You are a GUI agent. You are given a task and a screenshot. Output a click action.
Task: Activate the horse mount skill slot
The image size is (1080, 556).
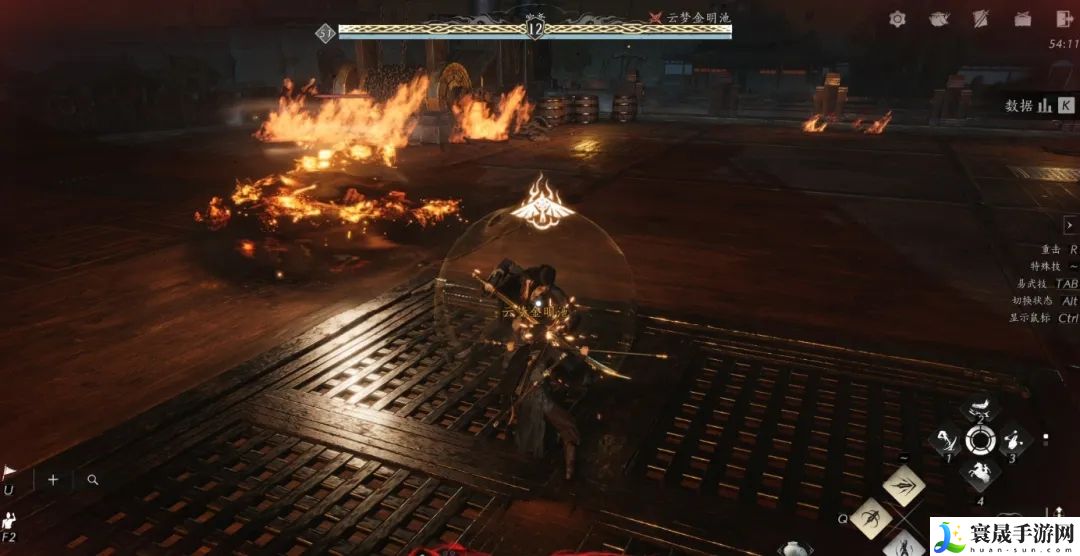[979, 474]
